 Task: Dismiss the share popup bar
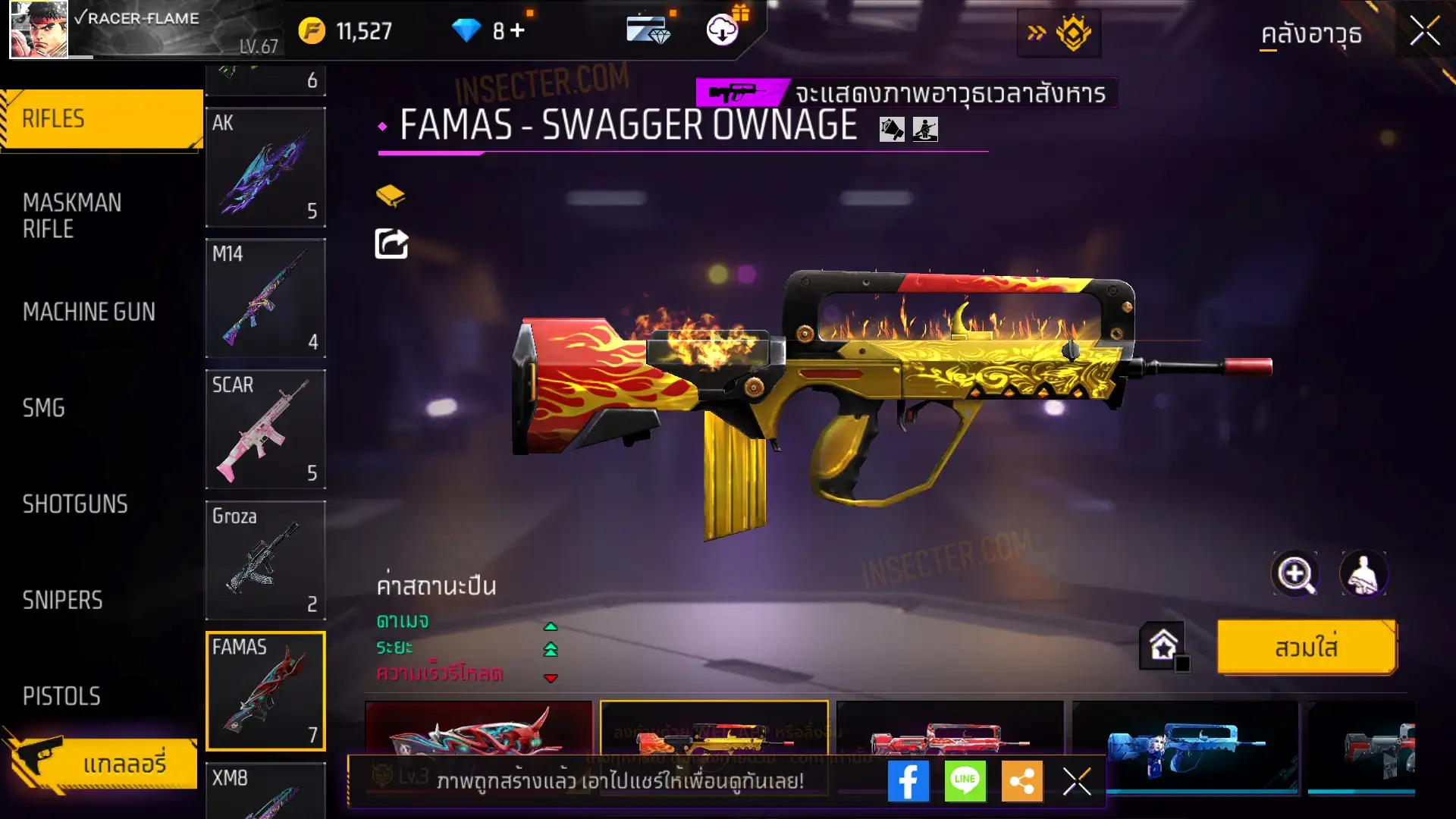[1076, 781]
